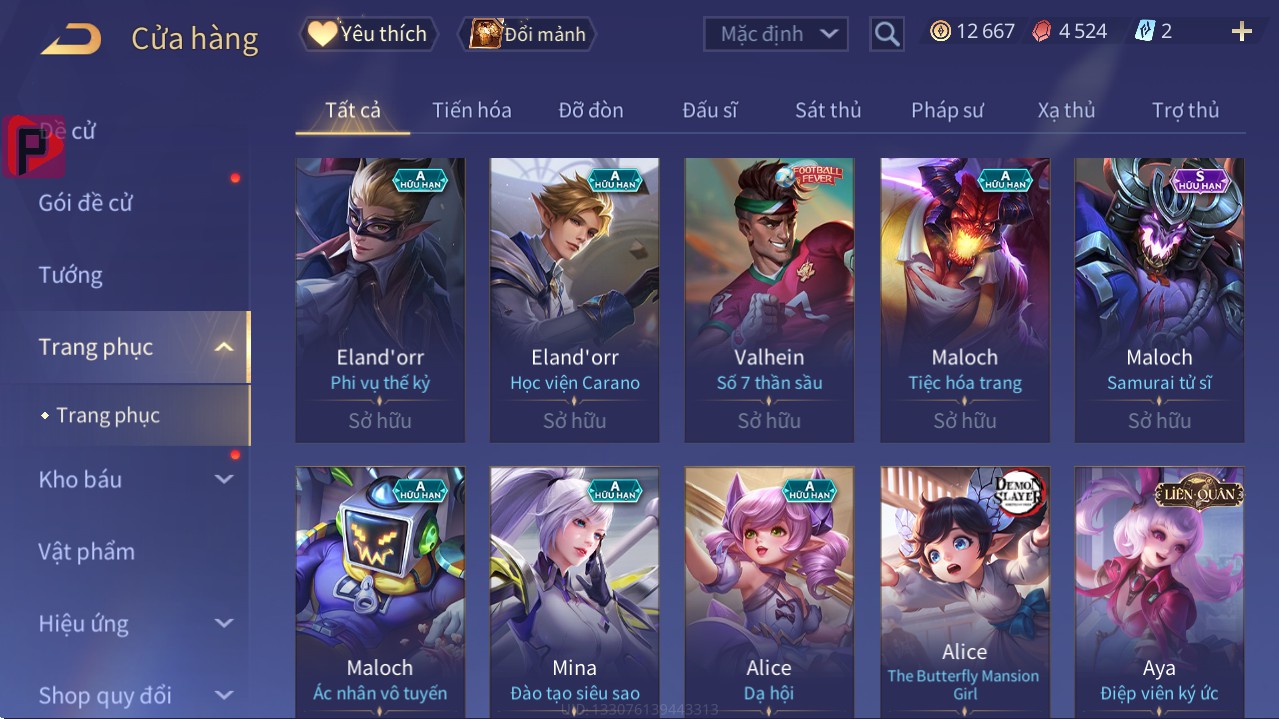Go back with the gold arrow button
The width and height of the screenshot is (1279, 719).
pos(71,39)
